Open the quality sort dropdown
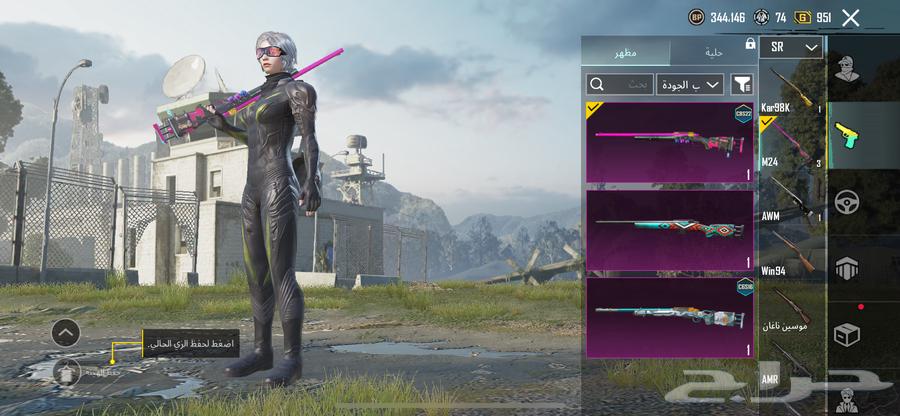 (x=690, y=85)
